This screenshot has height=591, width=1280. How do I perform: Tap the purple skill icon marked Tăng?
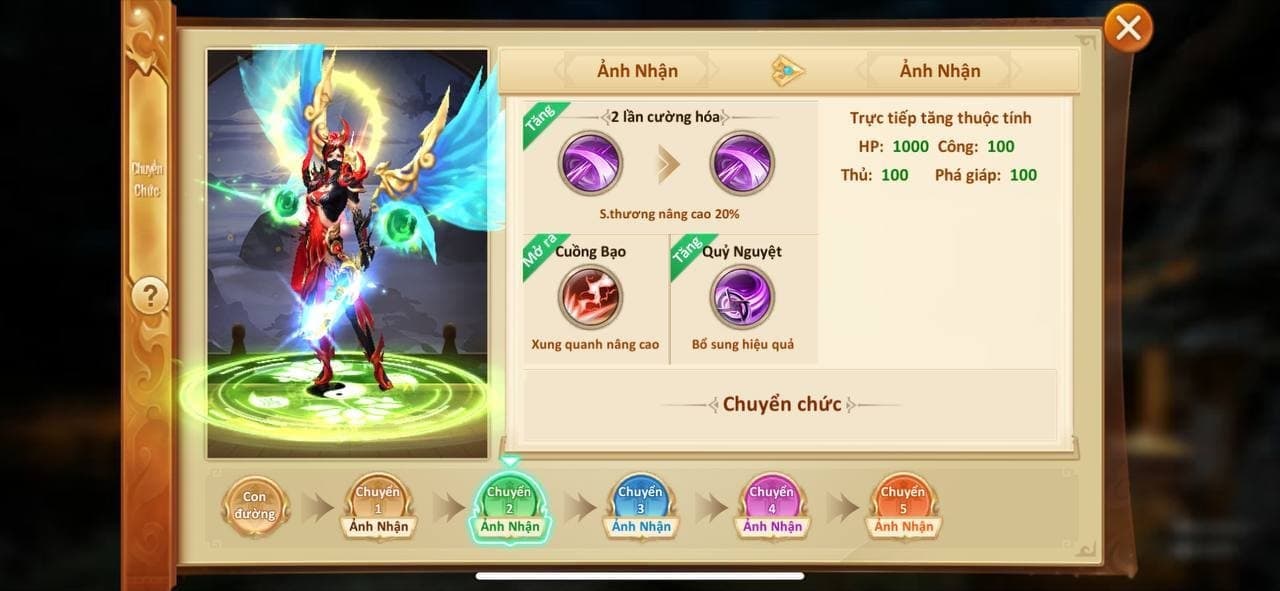pos(591,163)
